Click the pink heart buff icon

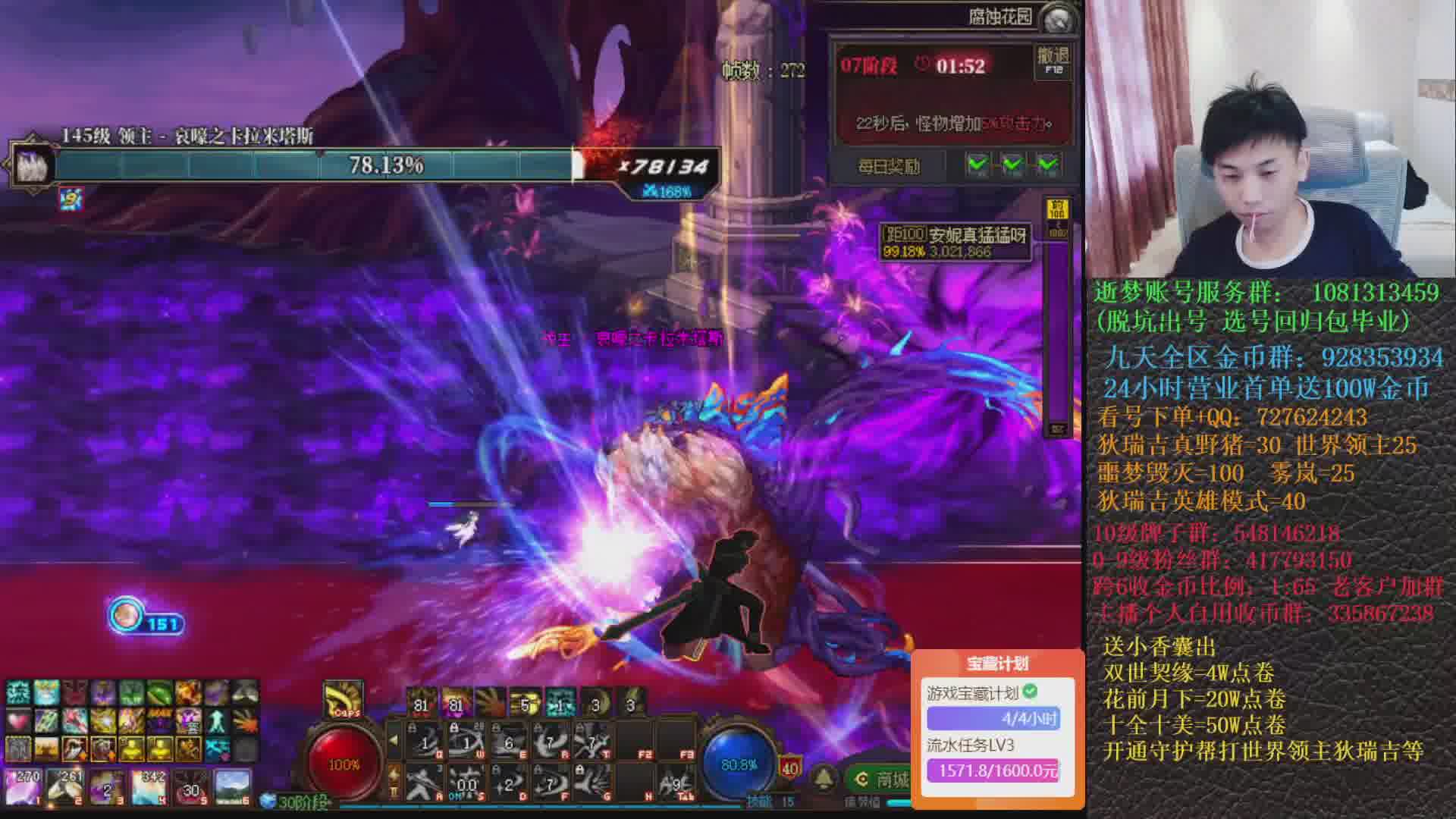point(18,720)
